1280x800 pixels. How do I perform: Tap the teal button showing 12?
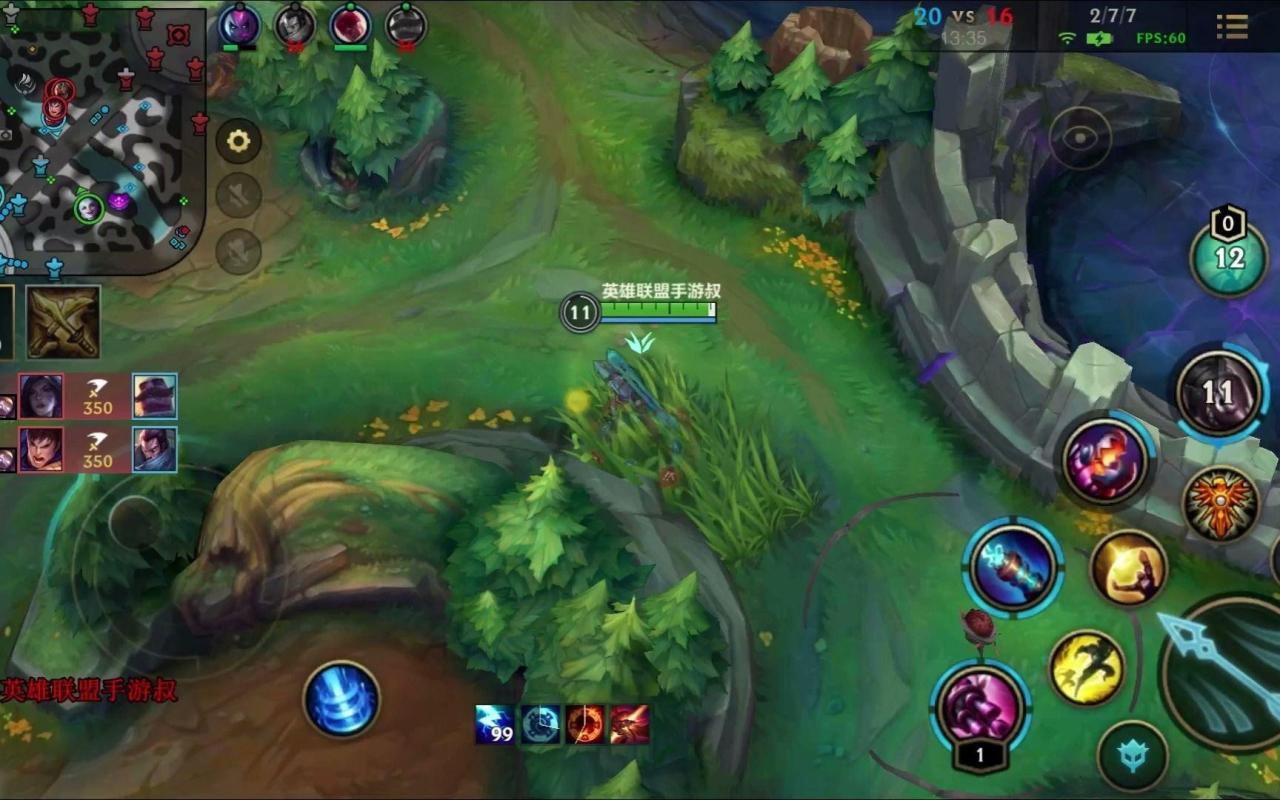tap(1229, 258)
